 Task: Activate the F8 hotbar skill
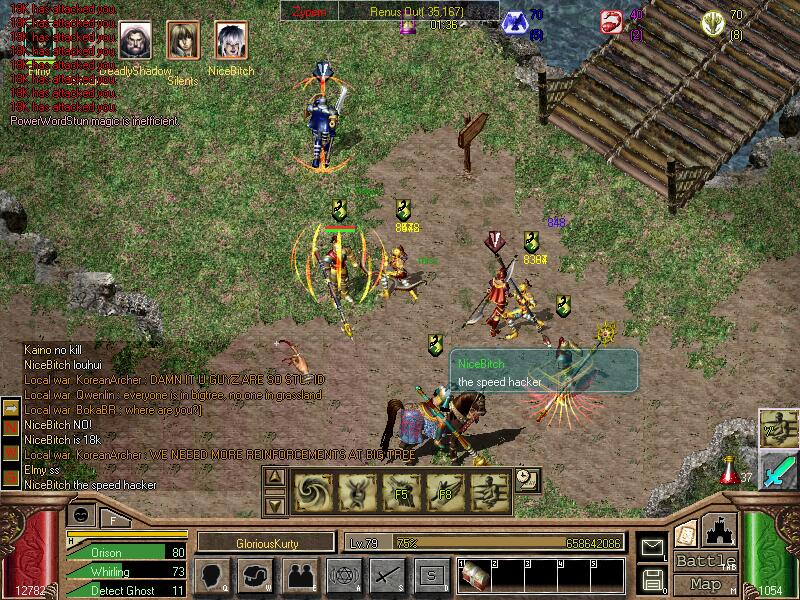445,492
